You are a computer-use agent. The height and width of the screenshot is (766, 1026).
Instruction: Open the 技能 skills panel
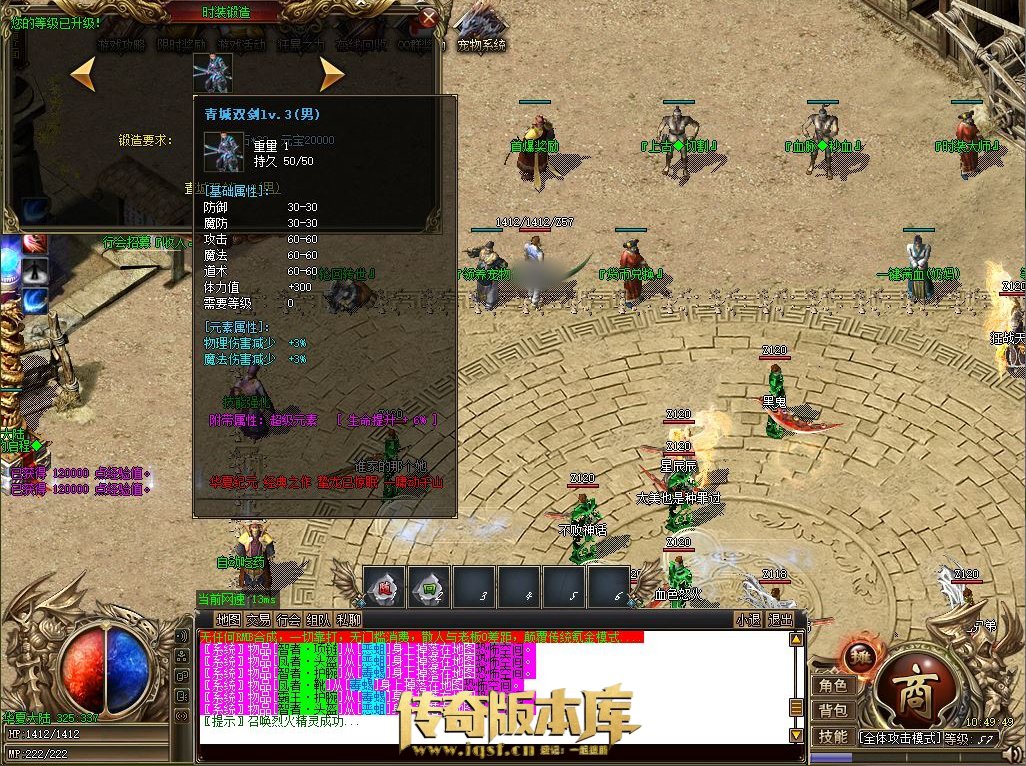(x=833, y=736)
